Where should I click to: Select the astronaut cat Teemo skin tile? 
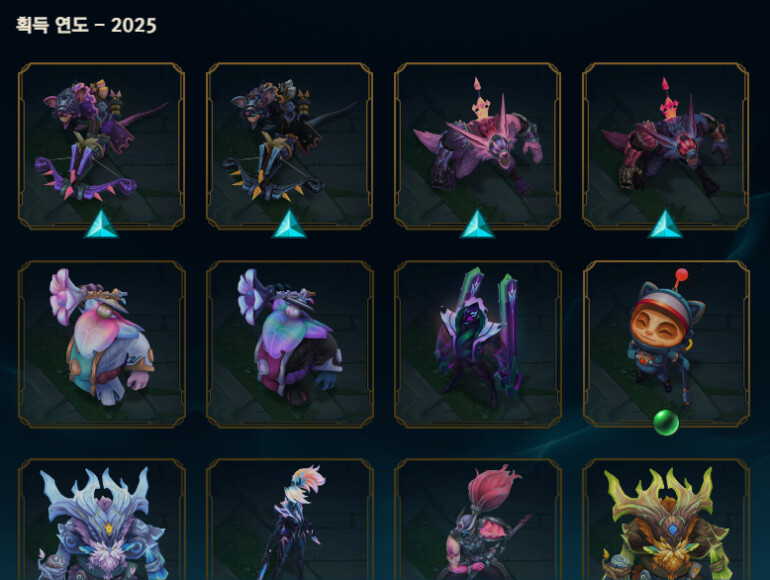coord(665,343)
